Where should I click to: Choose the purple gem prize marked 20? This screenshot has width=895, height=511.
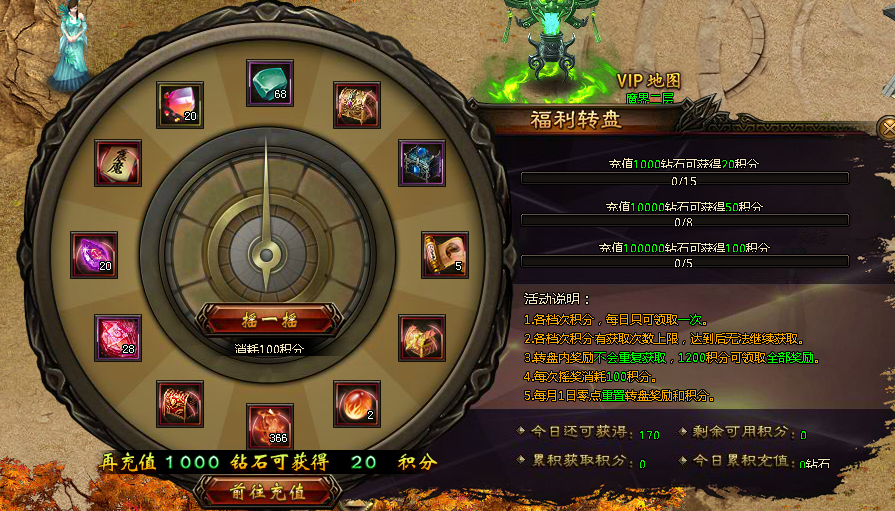click(x=94, y=255)
